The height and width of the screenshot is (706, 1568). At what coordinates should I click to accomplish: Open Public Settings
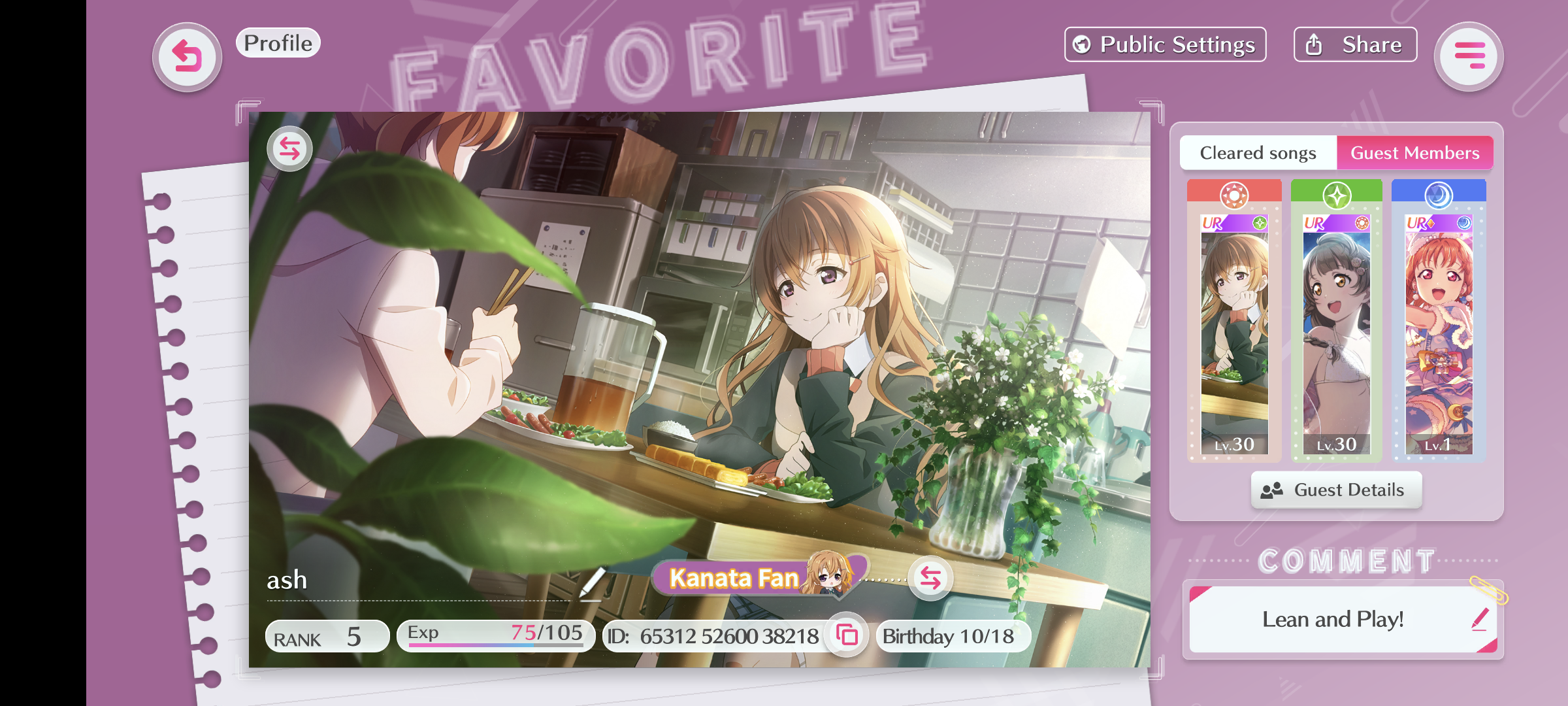pyautogui.click(x=1165, y=44)
